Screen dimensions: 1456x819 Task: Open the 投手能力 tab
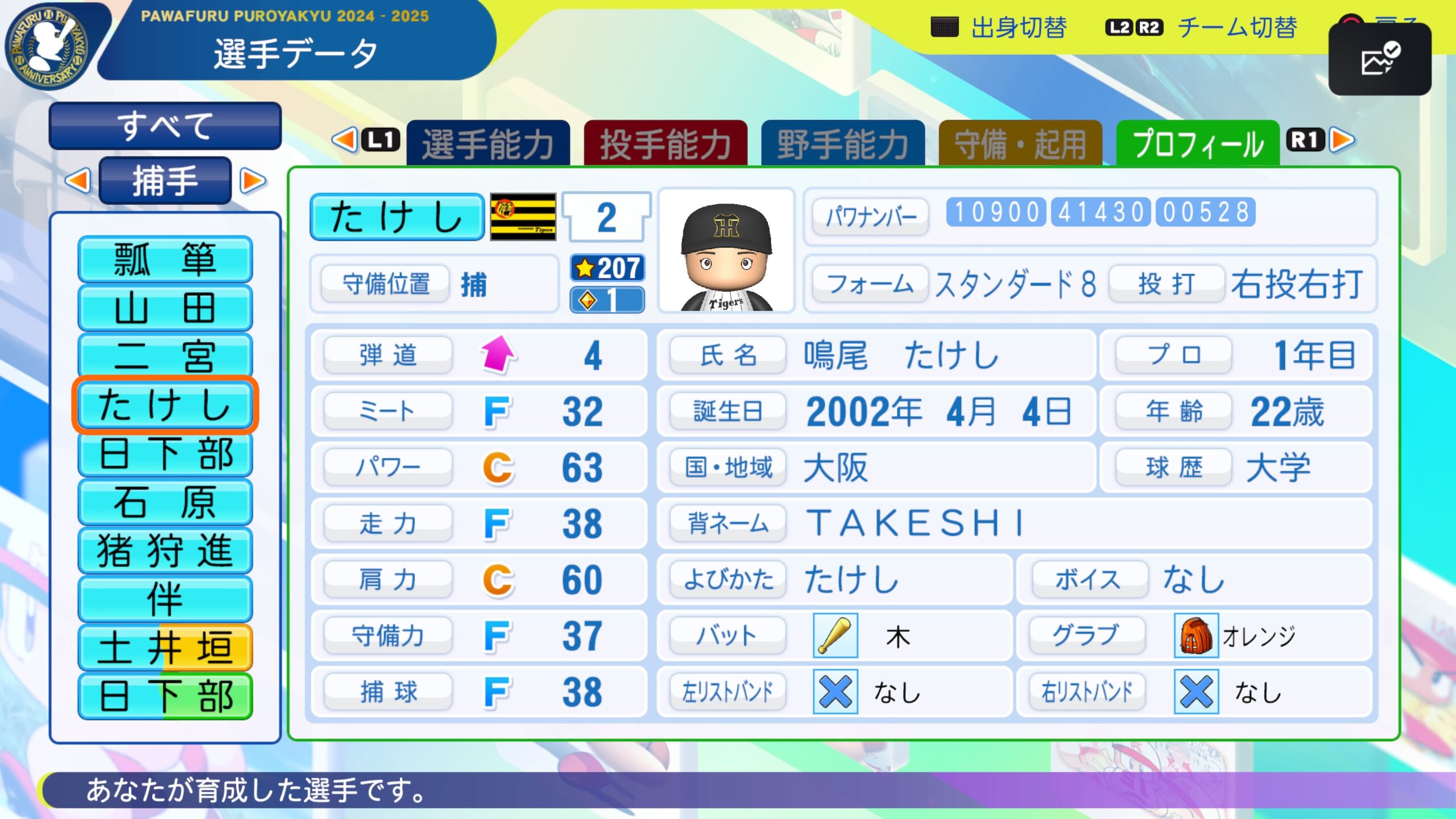point(665,143)
